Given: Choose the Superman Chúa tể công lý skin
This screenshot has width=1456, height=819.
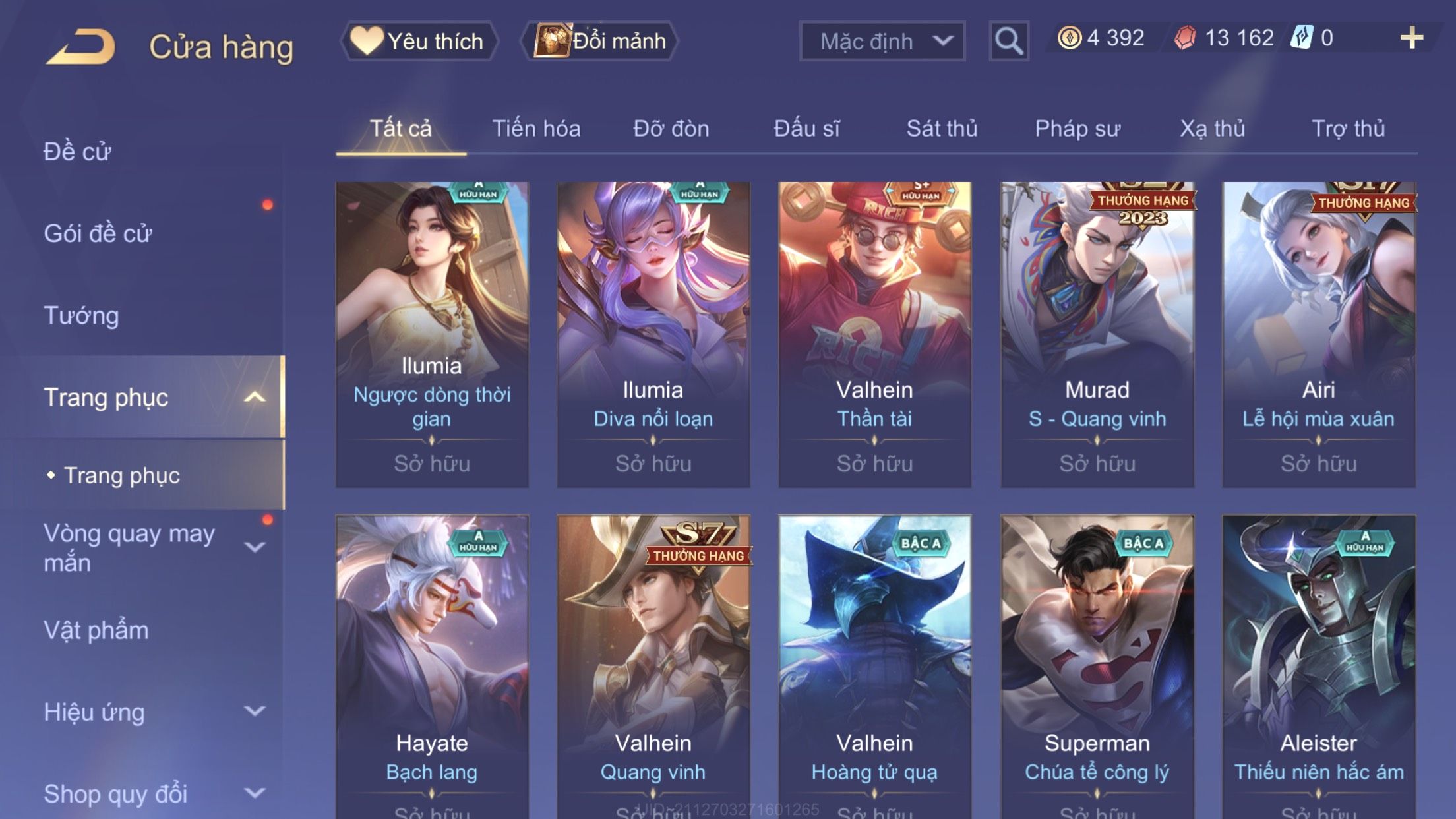Looking at the screenshot, I should [1097, 666].
